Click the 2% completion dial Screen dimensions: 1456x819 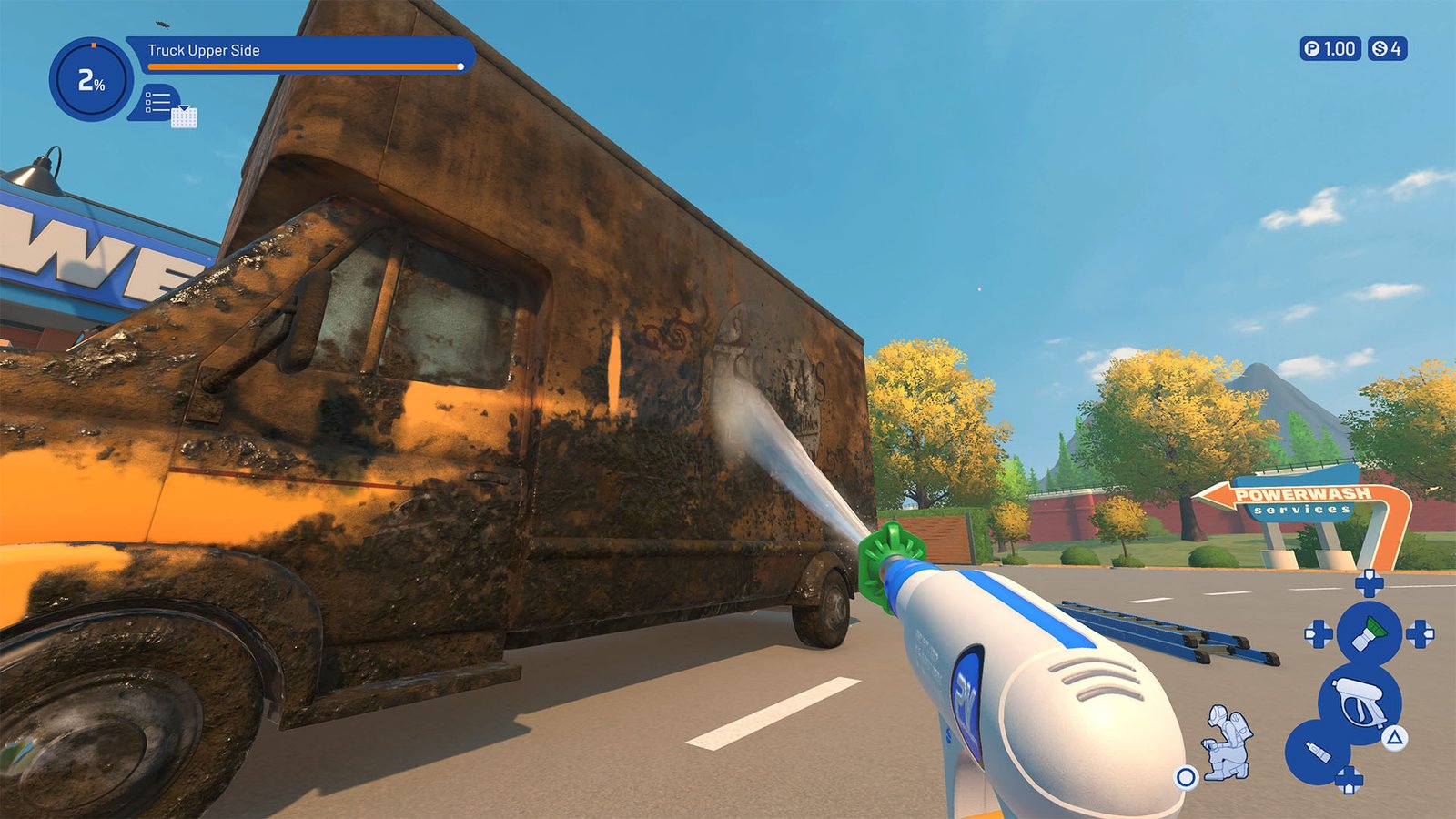(x=90, y=79)
